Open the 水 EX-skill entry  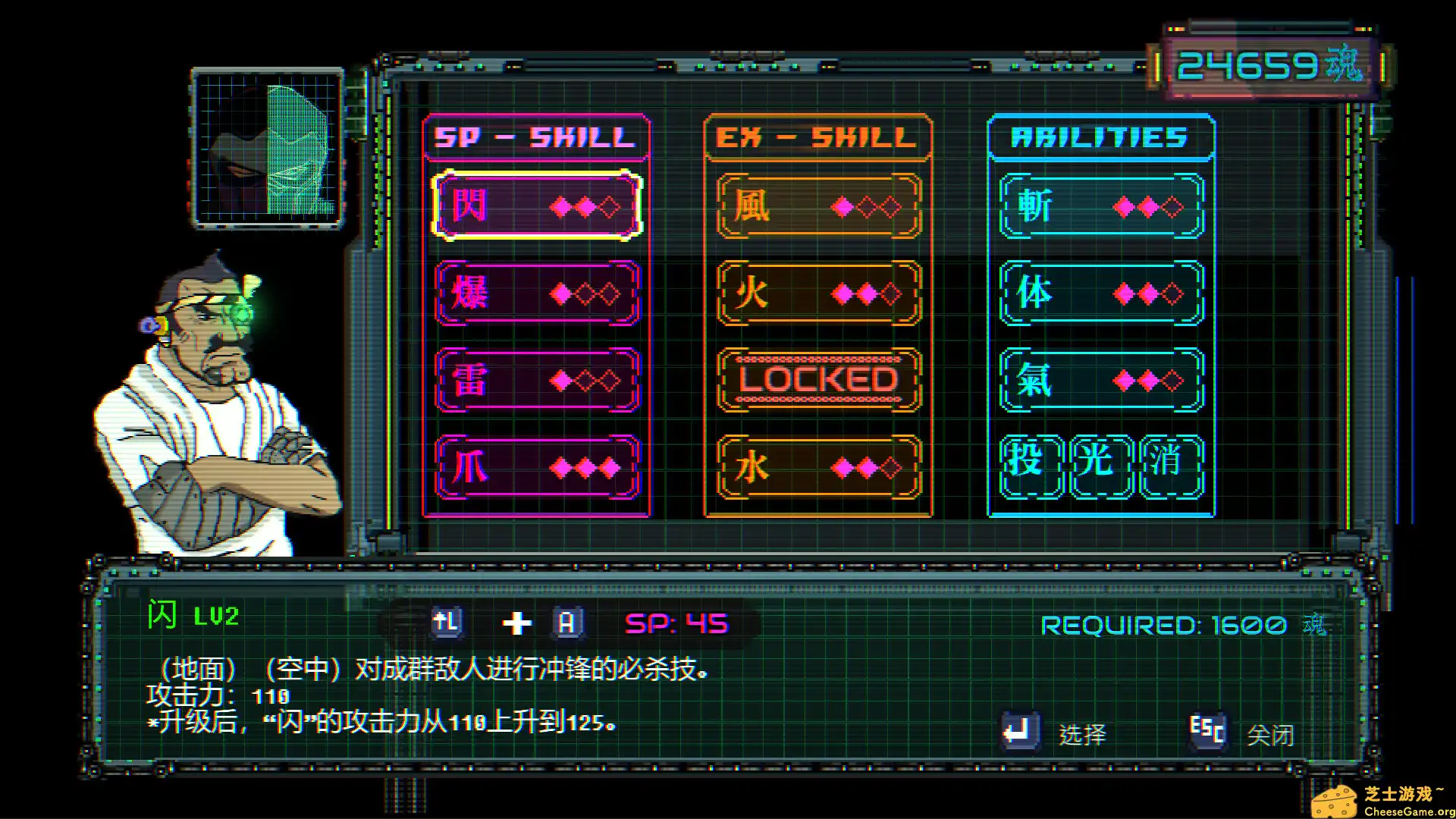tap(817, 468)
